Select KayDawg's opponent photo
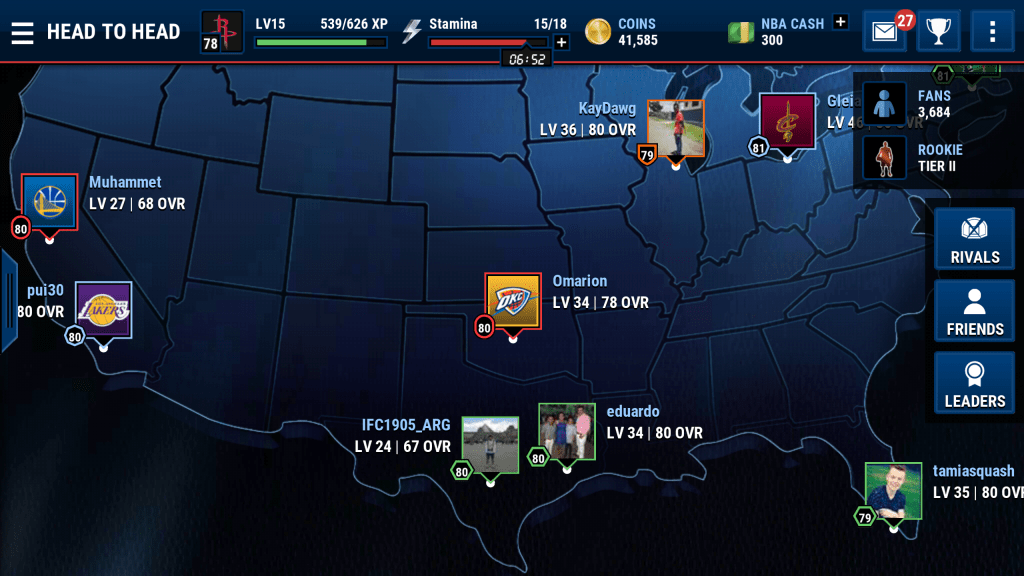 tap(676, 128)
